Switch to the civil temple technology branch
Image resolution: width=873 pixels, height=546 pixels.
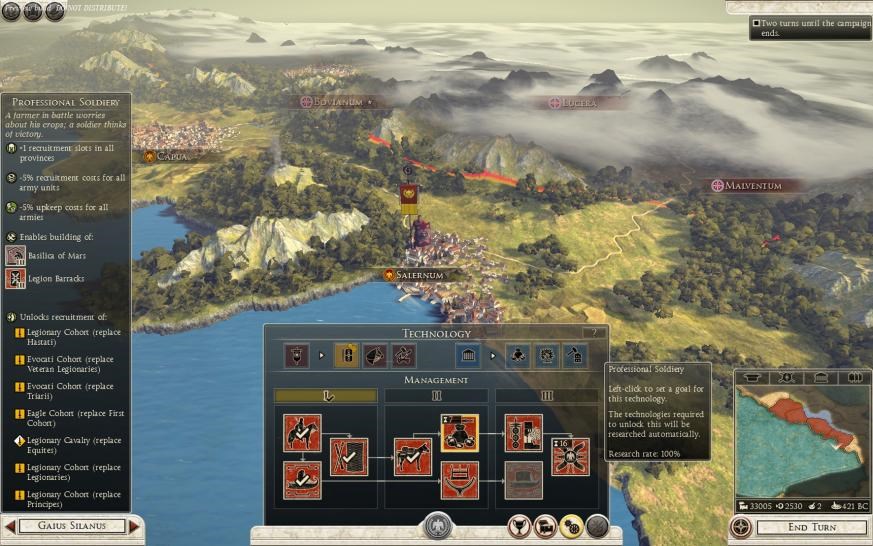(466, 355)
